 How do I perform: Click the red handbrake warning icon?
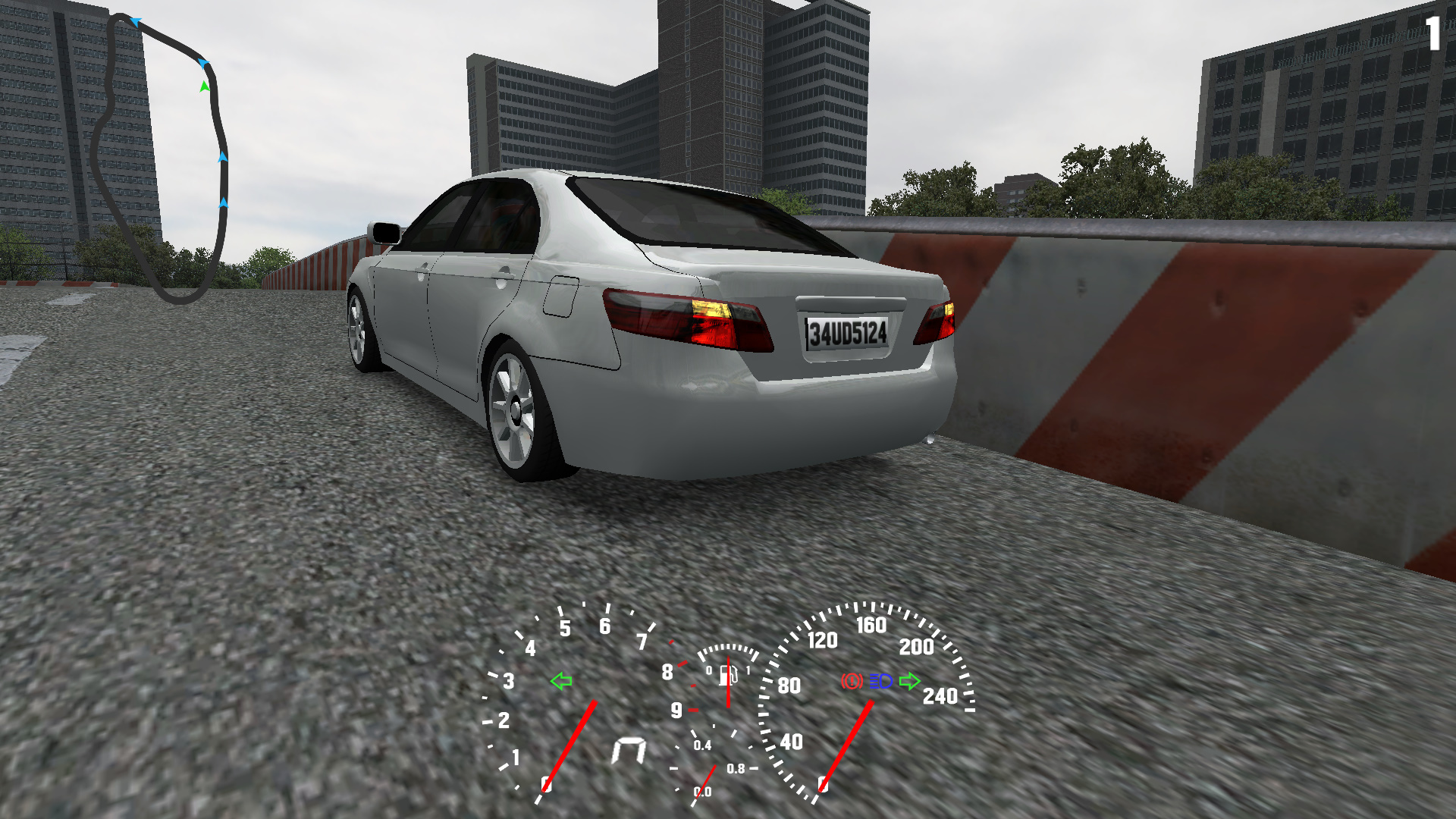(x=852, y=681)
